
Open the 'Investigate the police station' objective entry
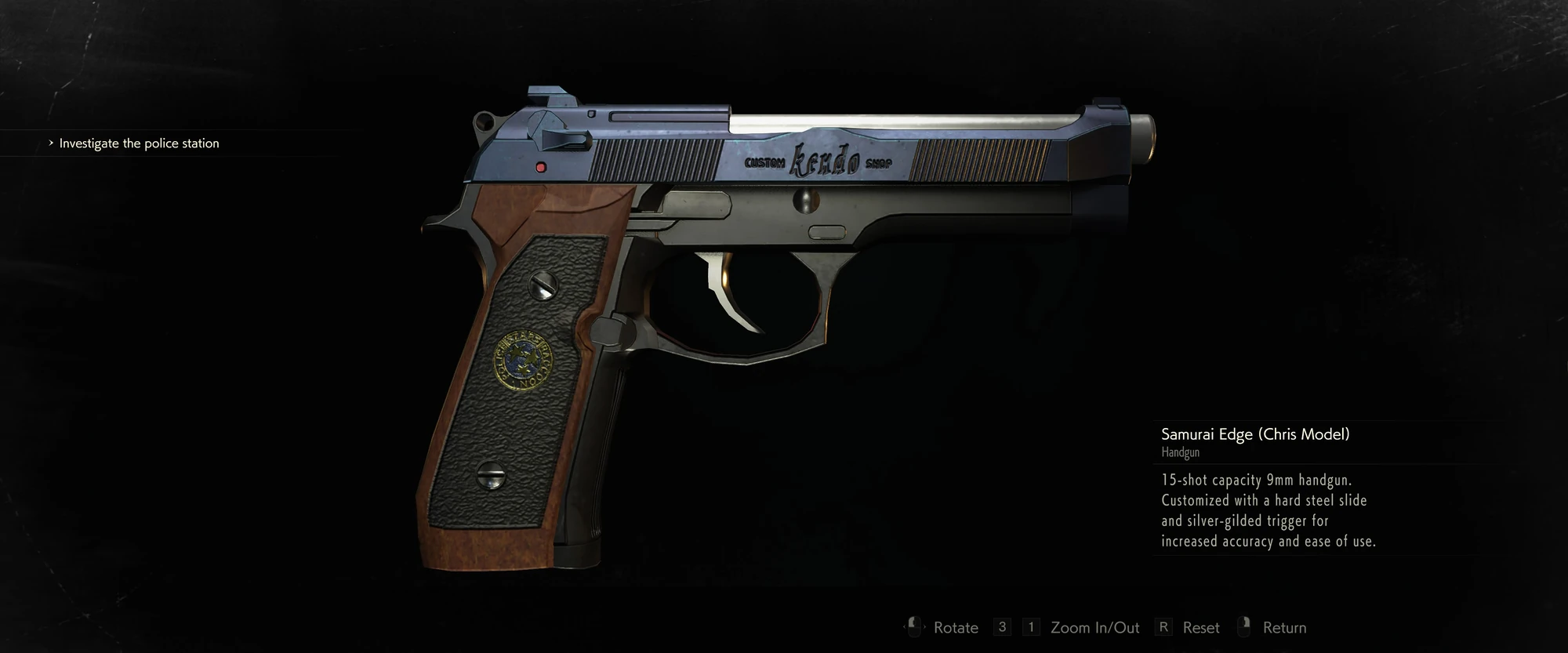coord(140,143)
